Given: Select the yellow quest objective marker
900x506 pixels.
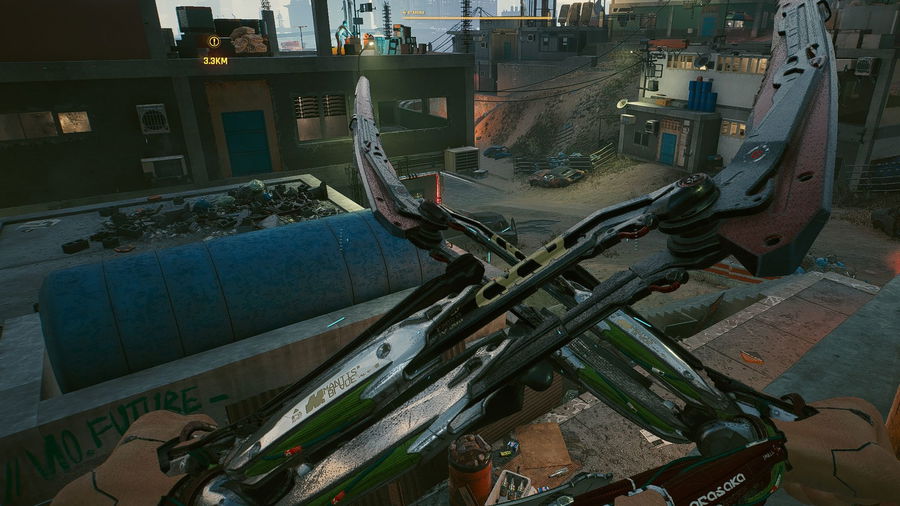Looking at the screenshot, I should 214,42.
